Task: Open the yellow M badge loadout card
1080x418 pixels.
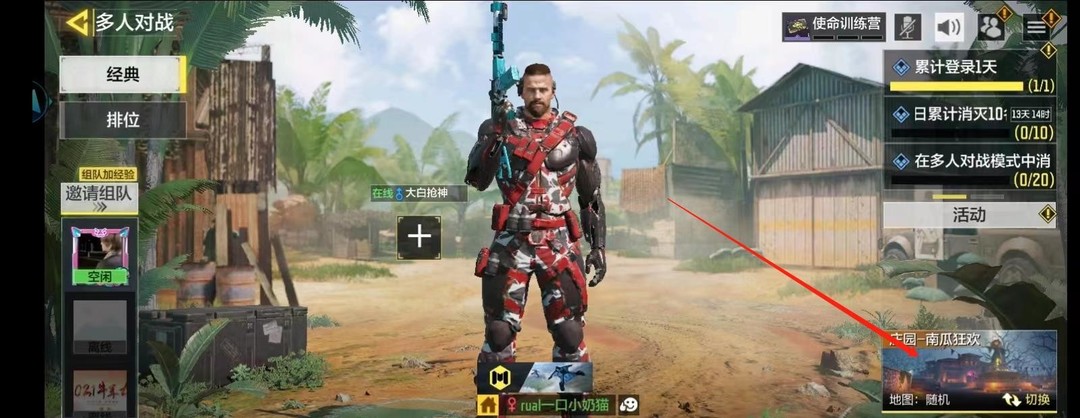Action: coord(499,377)
